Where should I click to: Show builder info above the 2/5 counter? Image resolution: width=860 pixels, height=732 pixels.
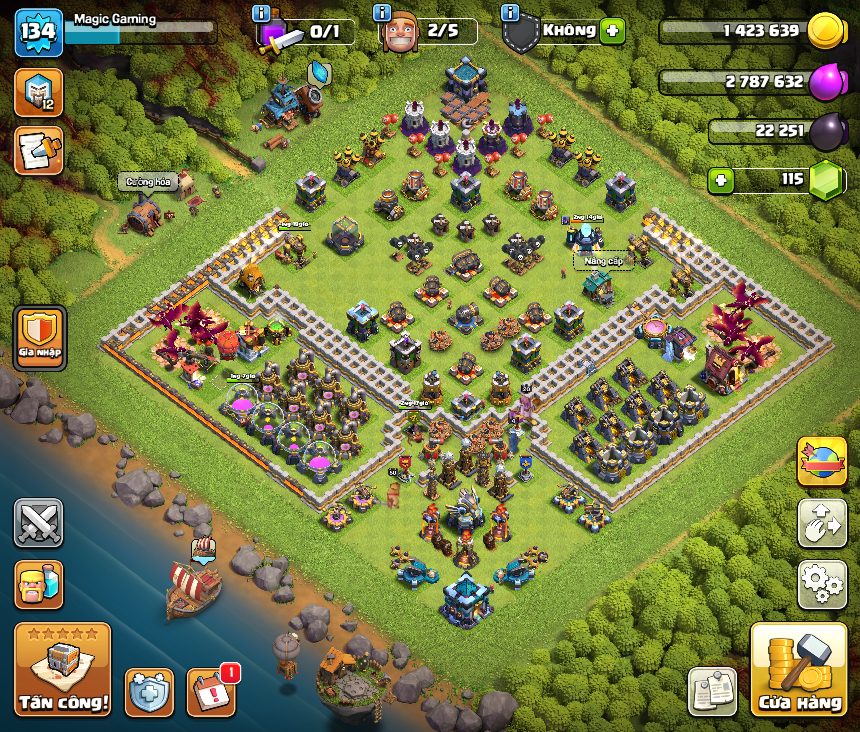coord(381,12)
